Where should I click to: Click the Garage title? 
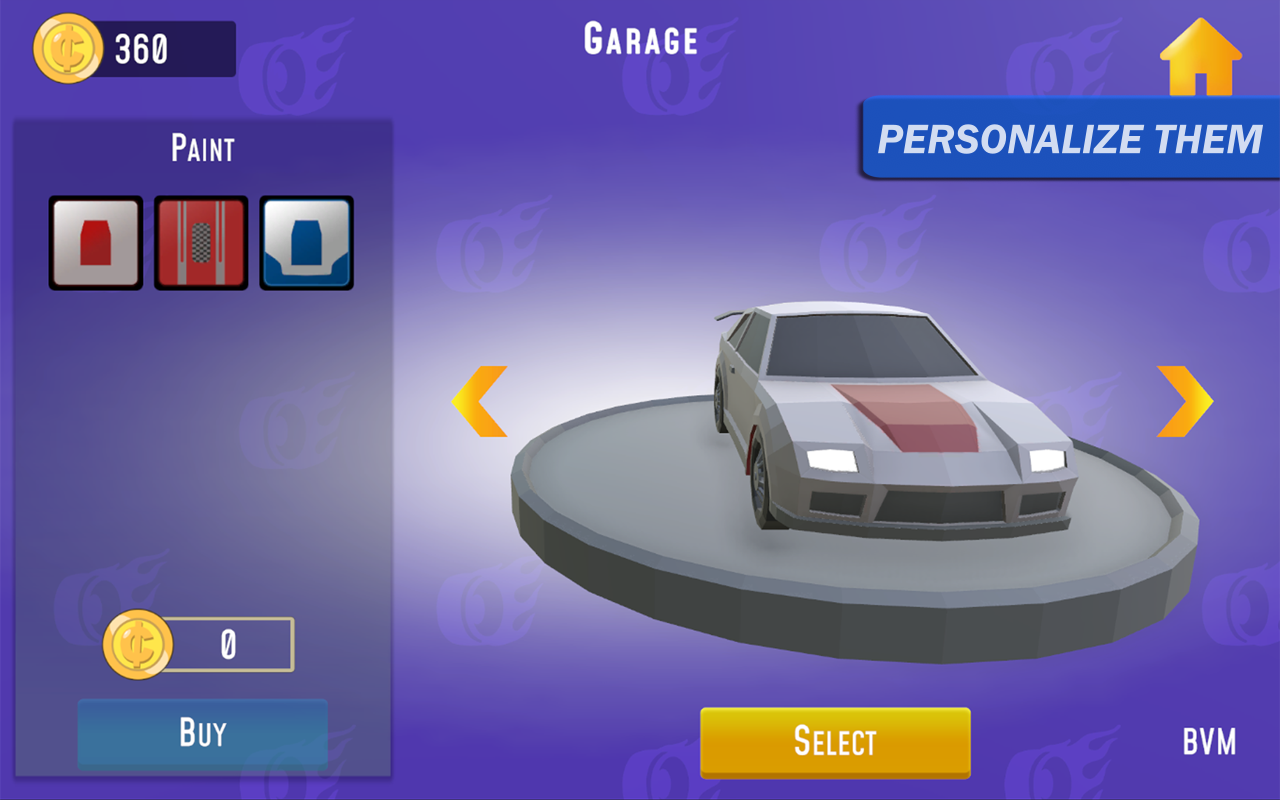(x=639, y=38)
